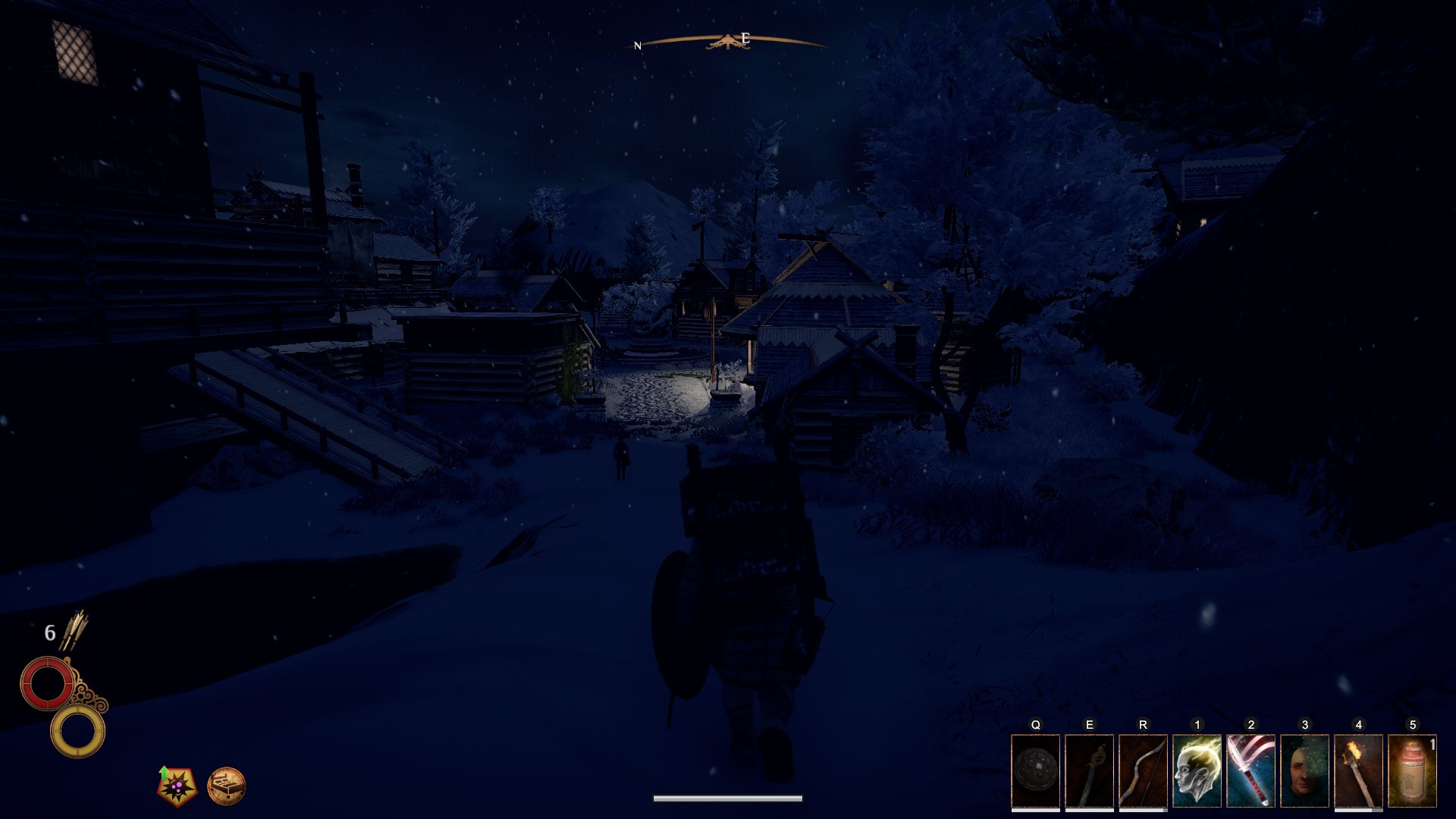Screen dimensions: 1456x819
Task: Click the white progress bar at bottom center
Action: pyautogui.click(x=726, y=797)
